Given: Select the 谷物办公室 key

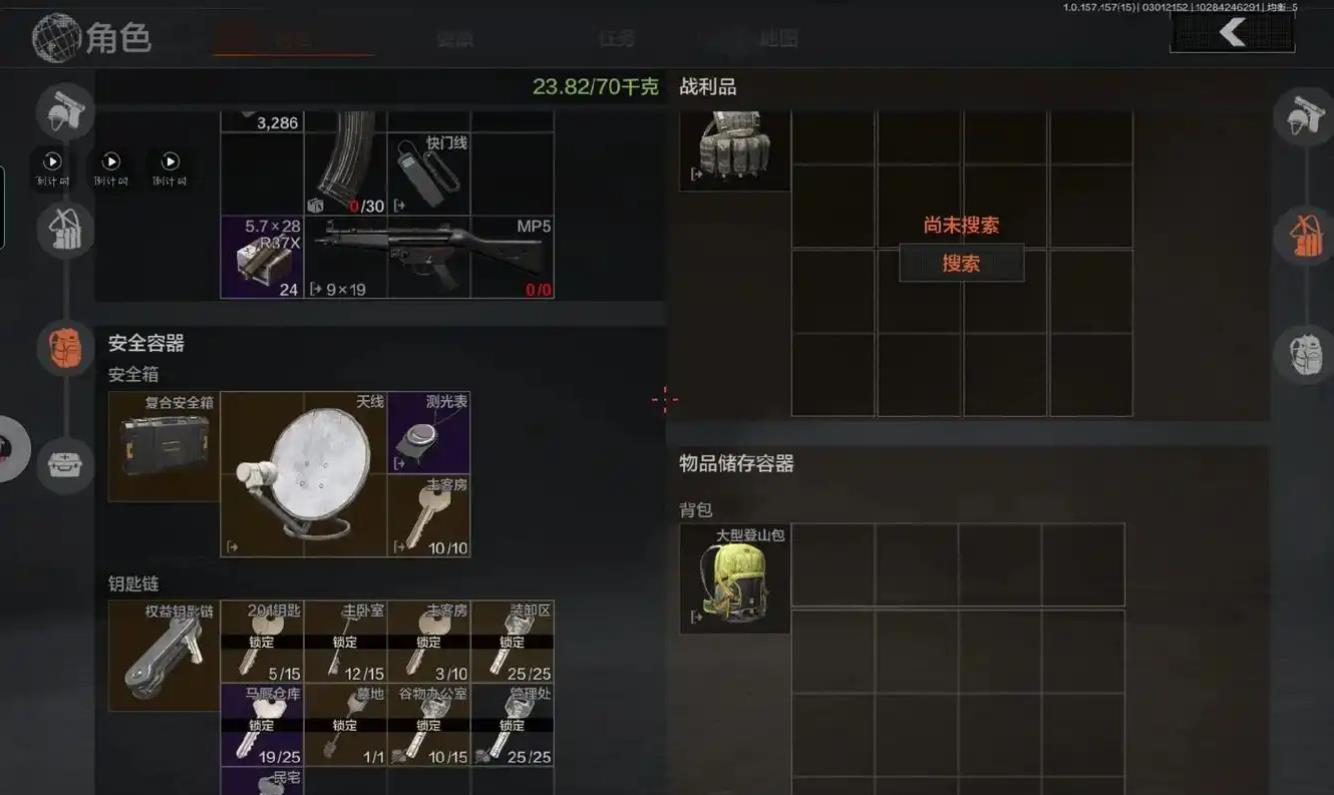Looking at the screenshot, I should coord(429,725).
